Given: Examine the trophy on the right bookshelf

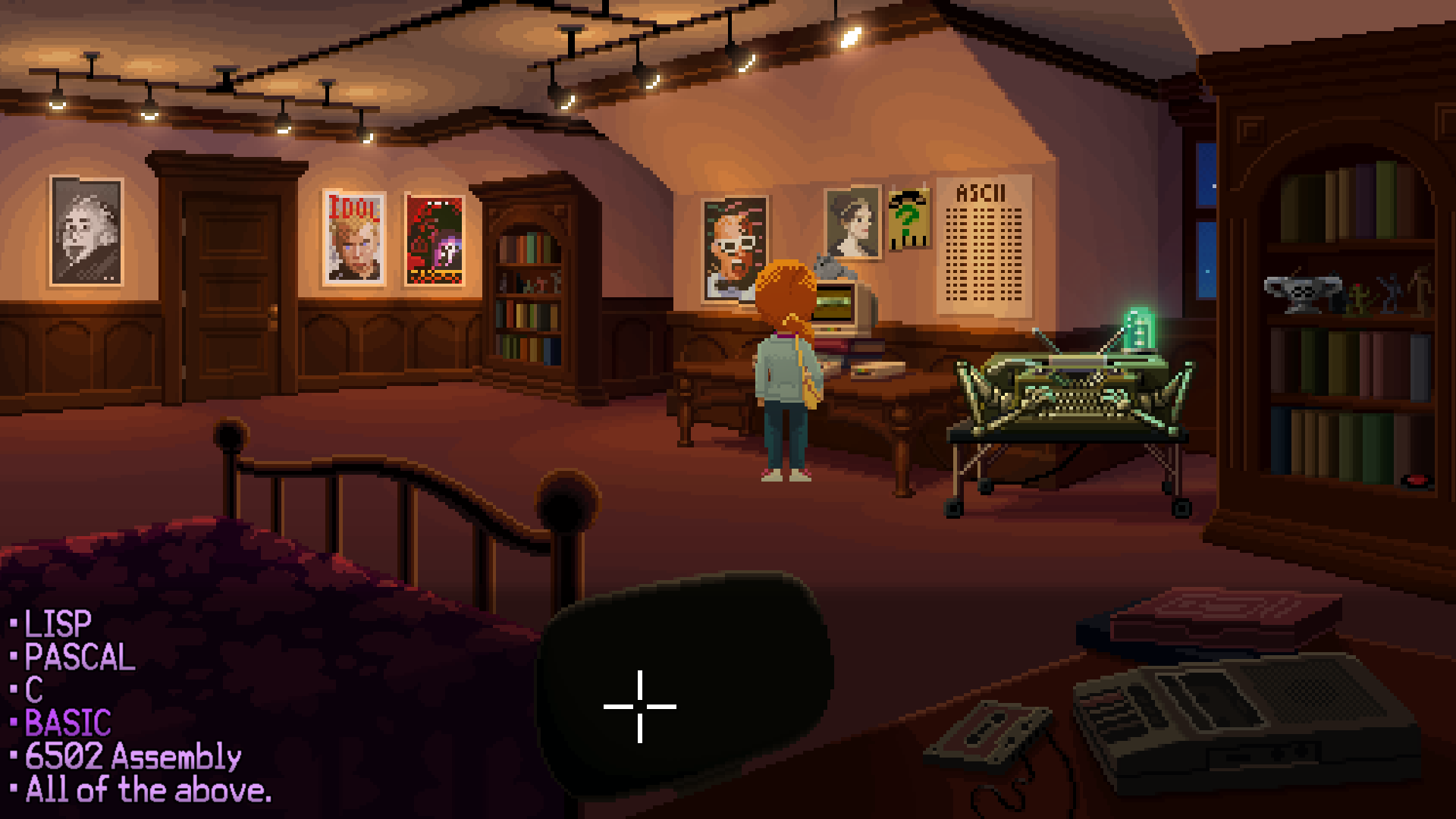Looking at the screenshot, I should [1301, 292].
